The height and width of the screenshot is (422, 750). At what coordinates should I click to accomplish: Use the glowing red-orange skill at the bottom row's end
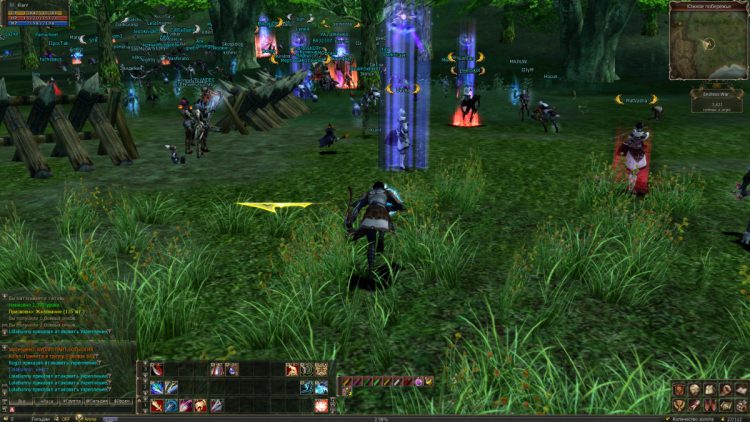tap(321, 405)
